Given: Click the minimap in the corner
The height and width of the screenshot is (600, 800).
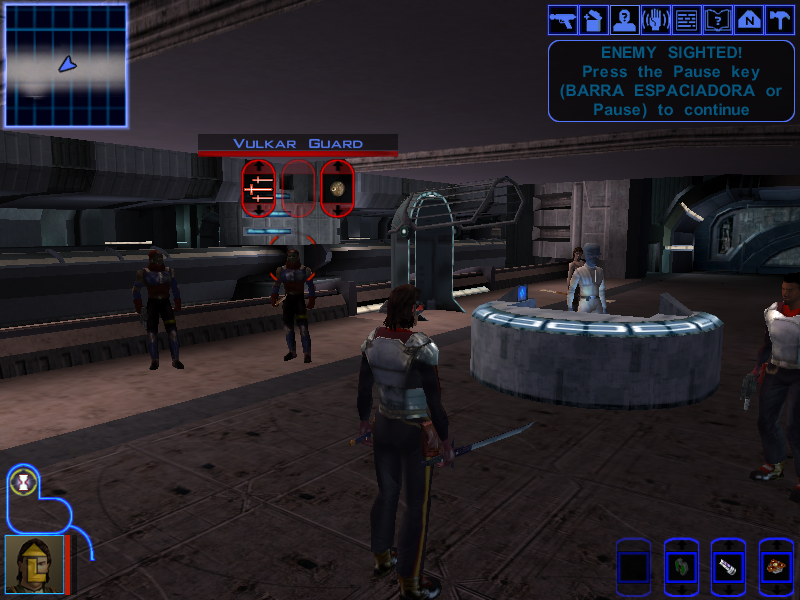Looking at the screenshot, I should point(66,65).
